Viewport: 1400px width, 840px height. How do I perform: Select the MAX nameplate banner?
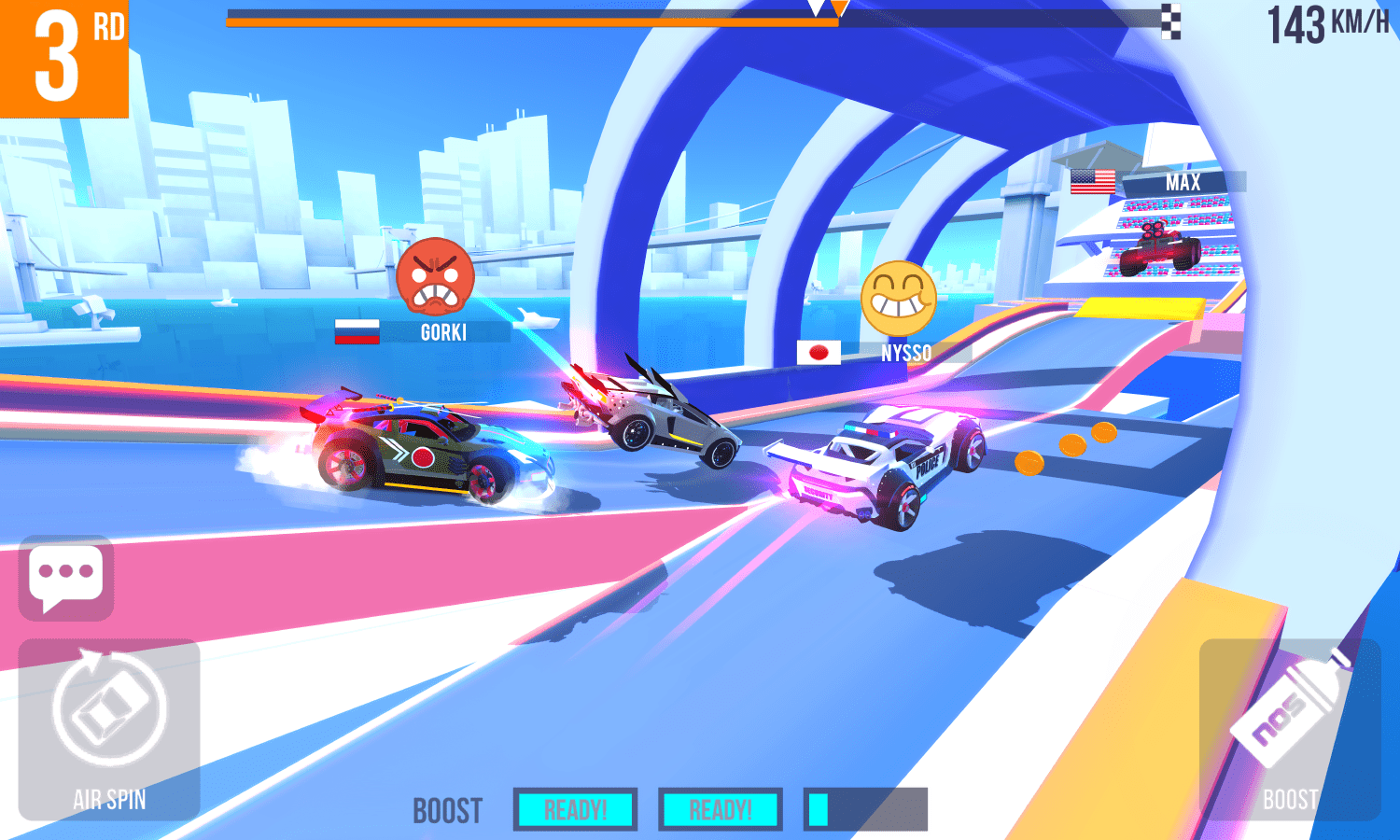[1182, 182]
